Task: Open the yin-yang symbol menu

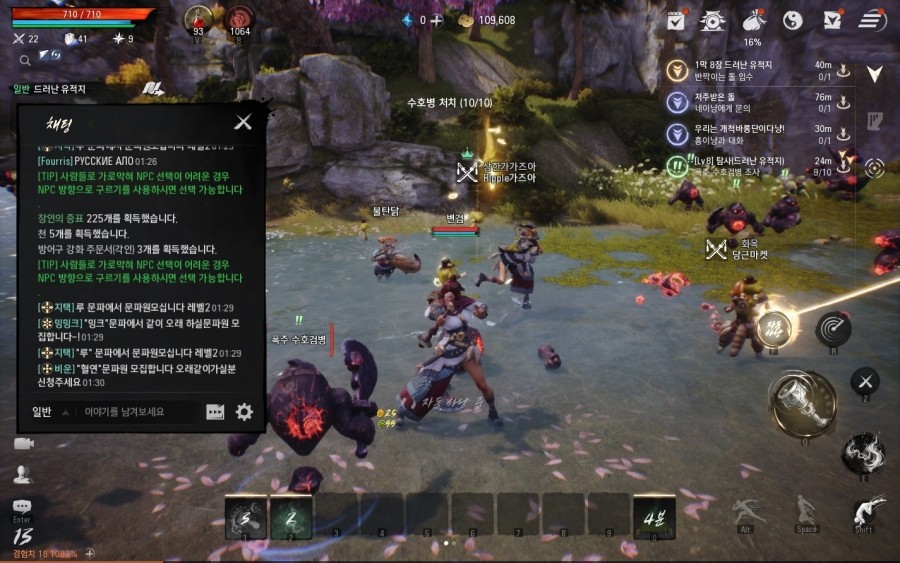Action: tap(793, 20)
